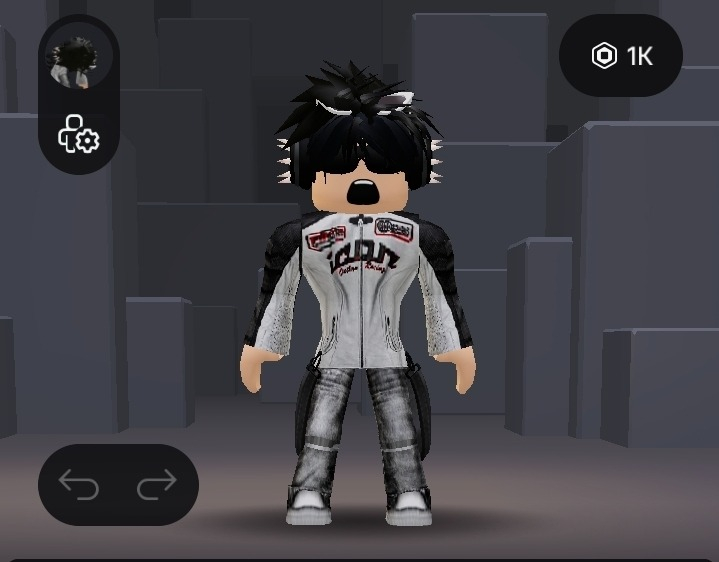719x562 pixels.
Task: Undo the last avatar change
Action: [x=79, y=485]
